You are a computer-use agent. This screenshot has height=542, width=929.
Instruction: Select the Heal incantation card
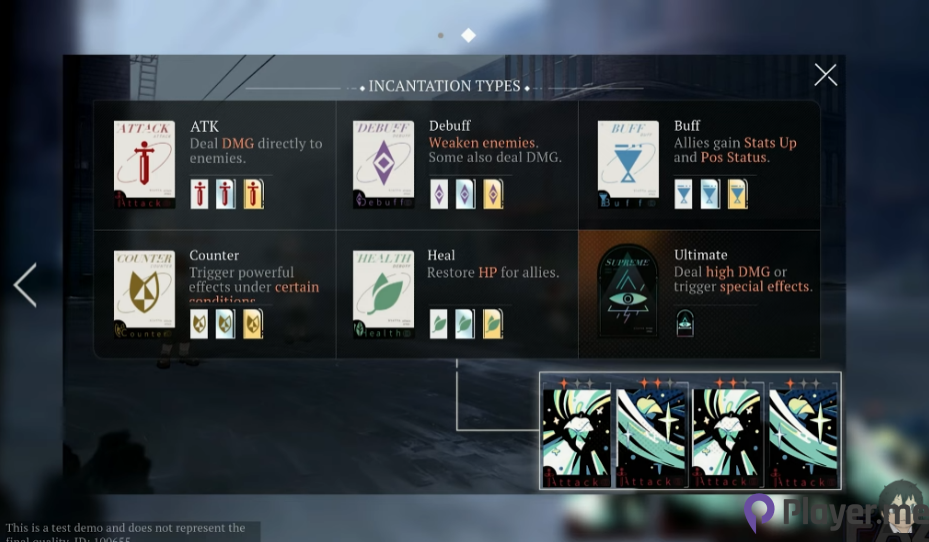[383, 294]
